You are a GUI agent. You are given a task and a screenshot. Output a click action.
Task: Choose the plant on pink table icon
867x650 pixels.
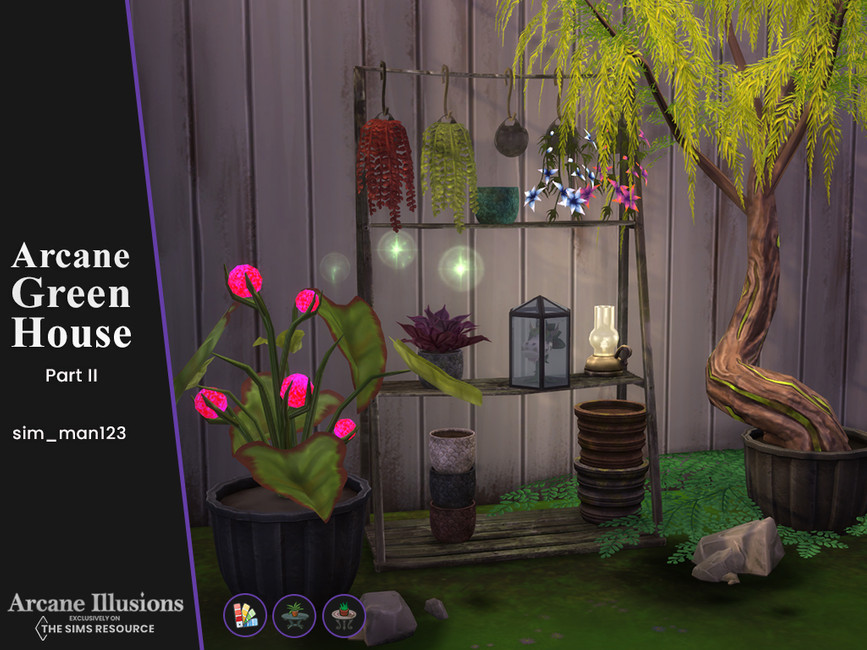pos(343,615)
